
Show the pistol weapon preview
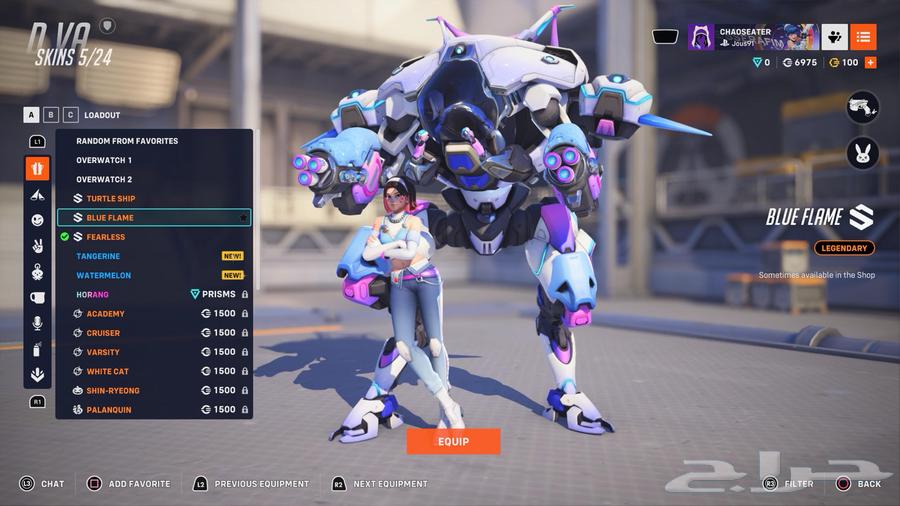pos(862,107)
